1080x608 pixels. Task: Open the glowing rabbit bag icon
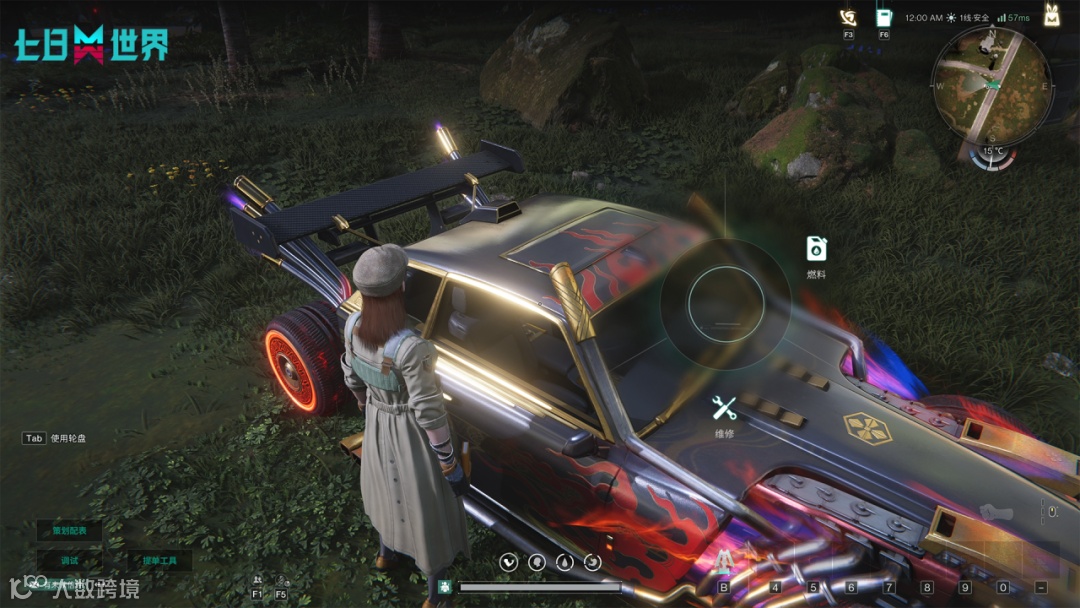1052,15
